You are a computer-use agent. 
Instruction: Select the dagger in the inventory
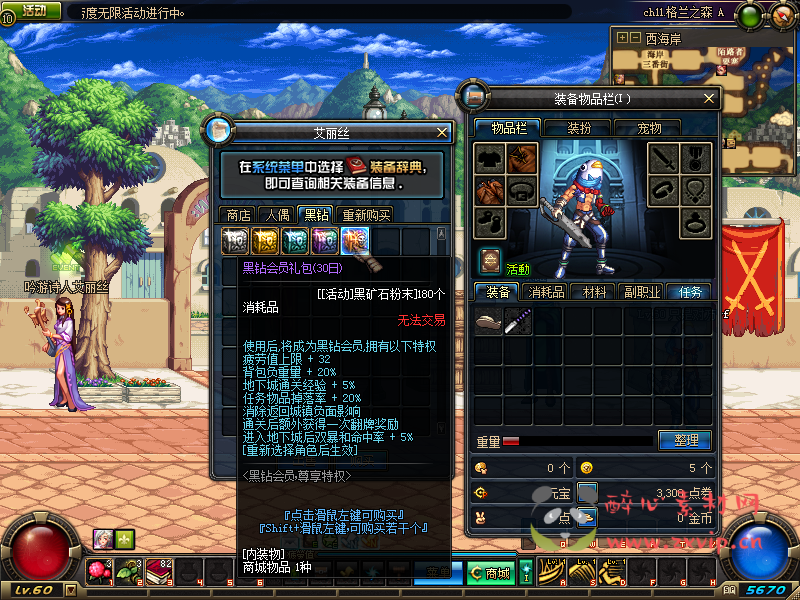coord(518,321)
